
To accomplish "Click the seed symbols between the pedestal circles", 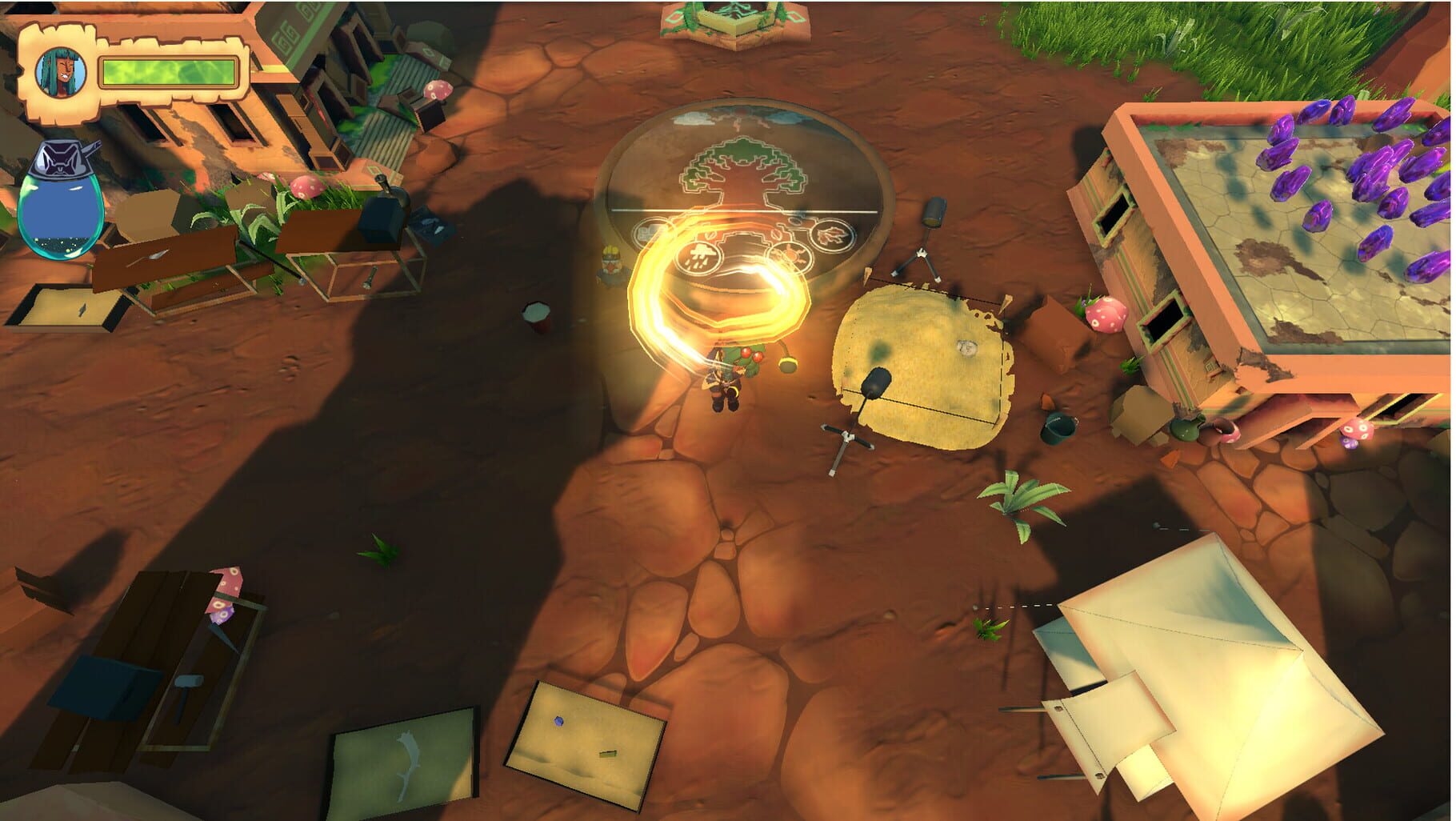I will point(775,235).
